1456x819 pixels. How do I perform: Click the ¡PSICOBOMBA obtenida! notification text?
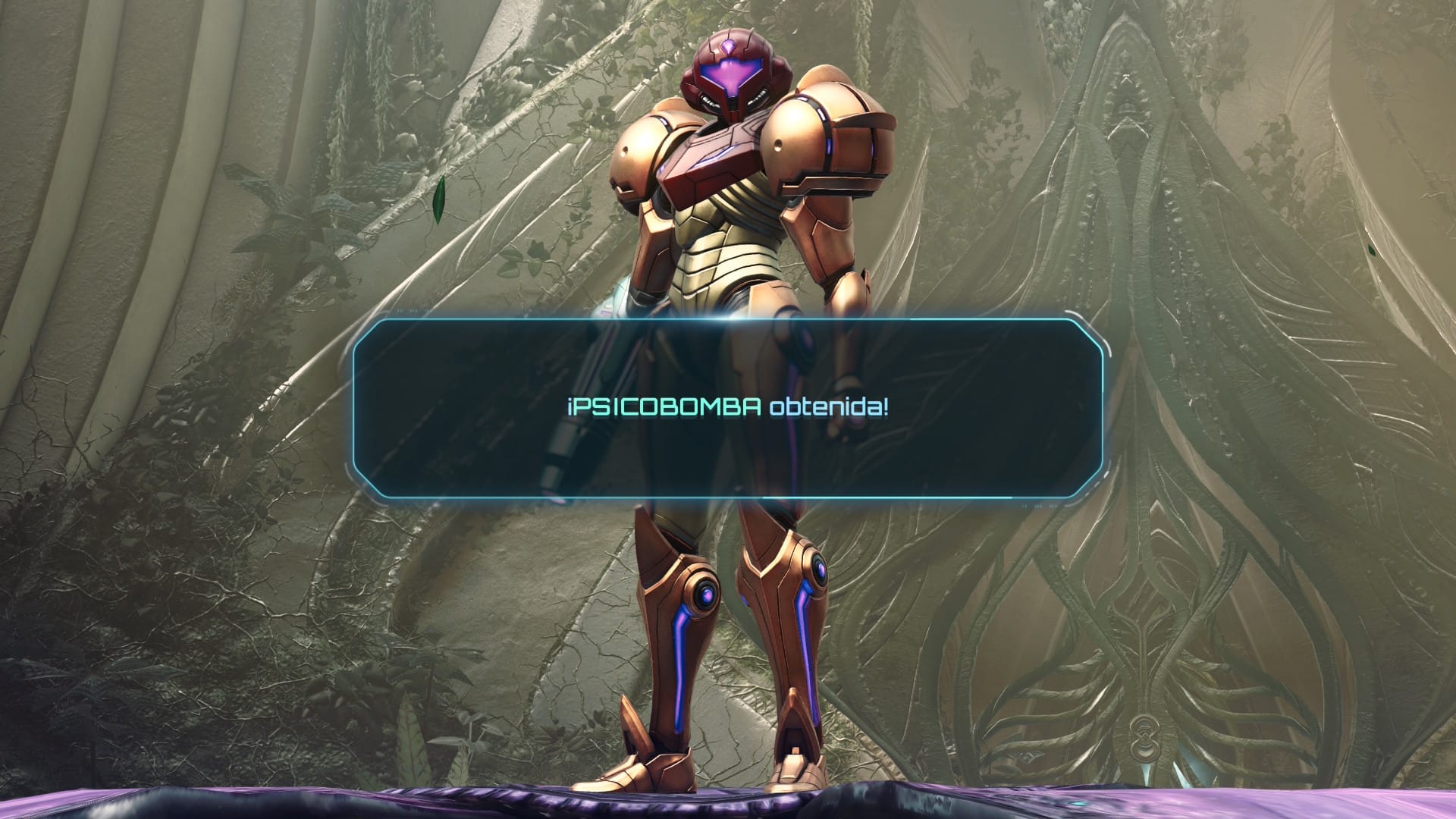pyautogui.click(x=728, y=406)
